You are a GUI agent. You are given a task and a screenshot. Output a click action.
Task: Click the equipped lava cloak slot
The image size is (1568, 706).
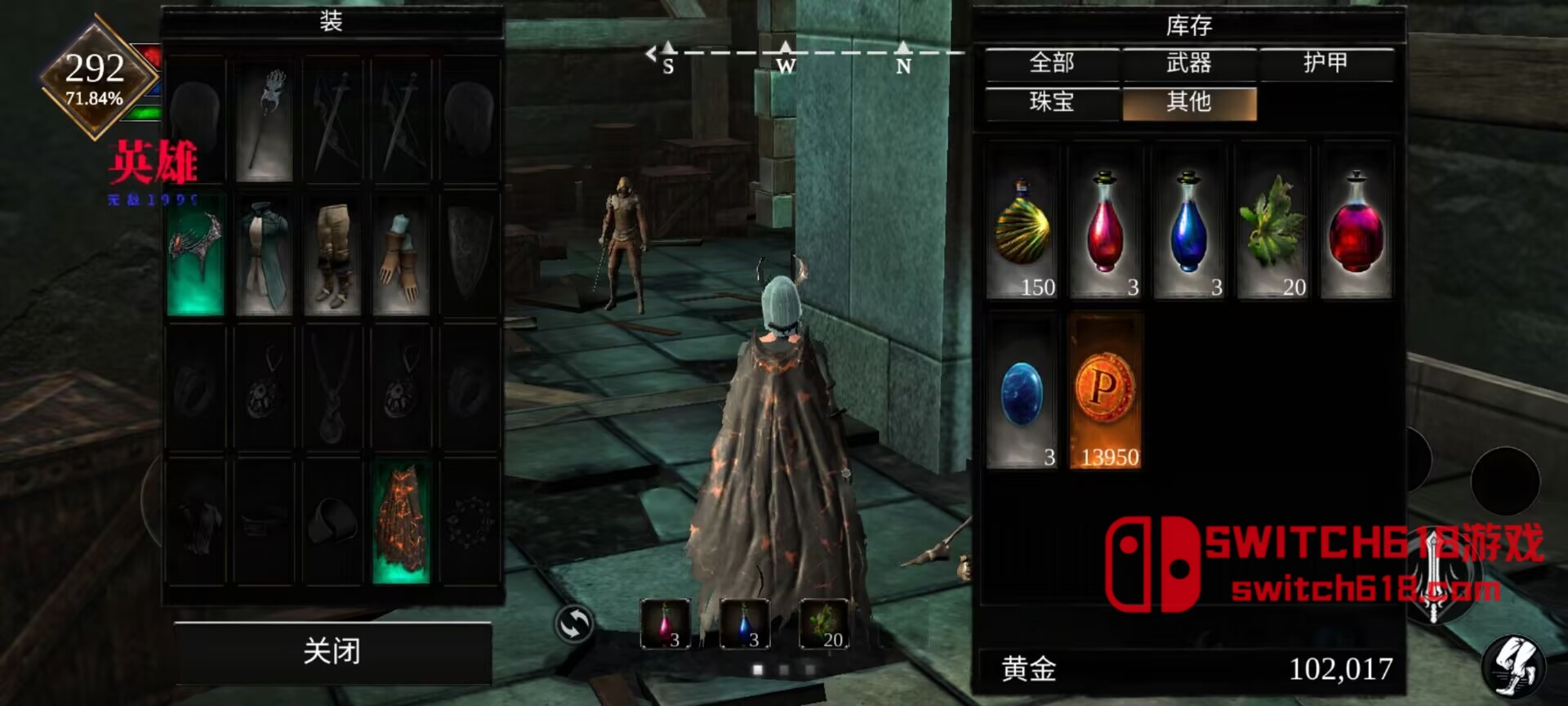pyautogui.click(x=401, y=521)
